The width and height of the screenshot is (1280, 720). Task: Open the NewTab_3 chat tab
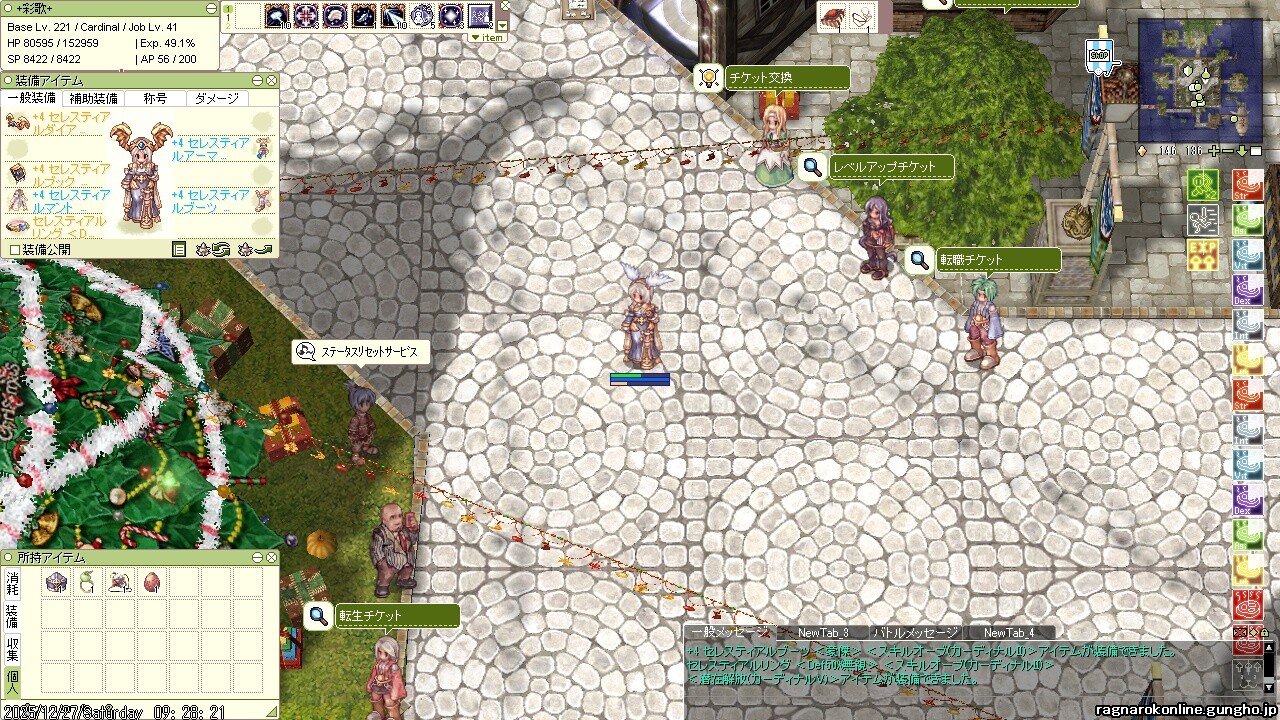pyautogui.click(x=822, y=632)
